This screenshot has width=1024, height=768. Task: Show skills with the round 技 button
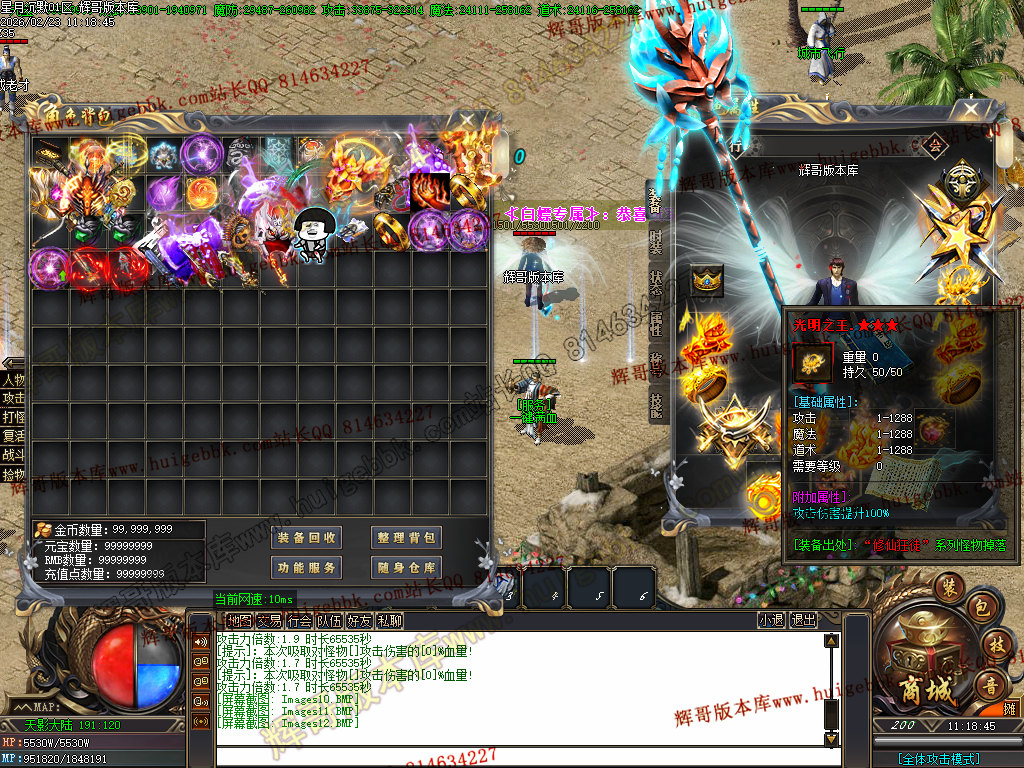click(x=995, y=645)
